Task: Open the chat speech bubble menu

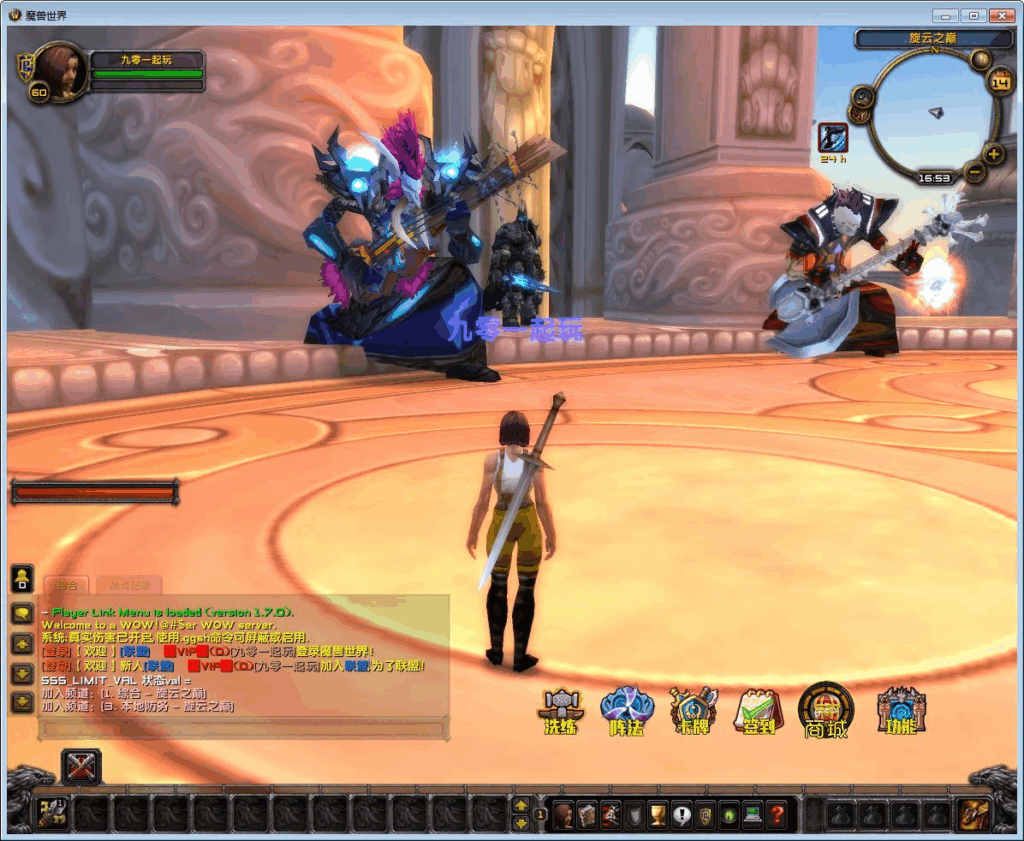Action: [x=21, y=613]
